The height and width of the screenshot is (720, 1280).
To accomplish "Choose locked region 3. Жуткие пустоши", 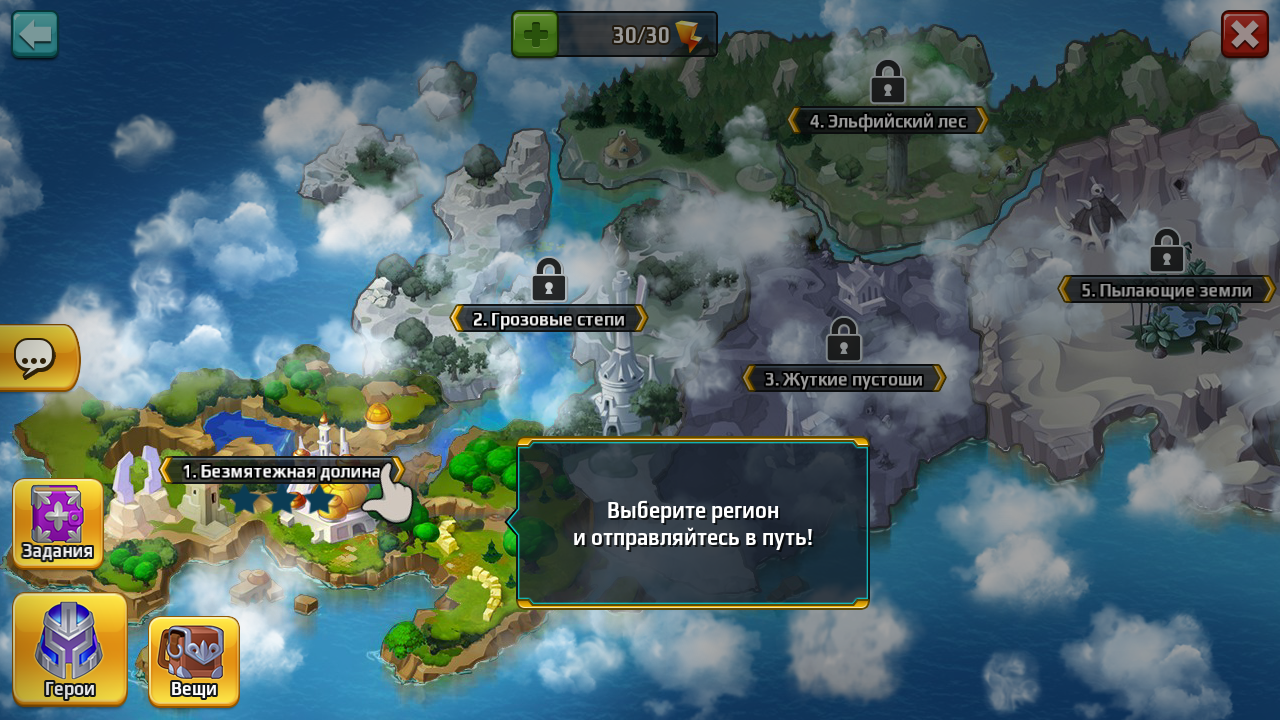I will pos(843,379).
